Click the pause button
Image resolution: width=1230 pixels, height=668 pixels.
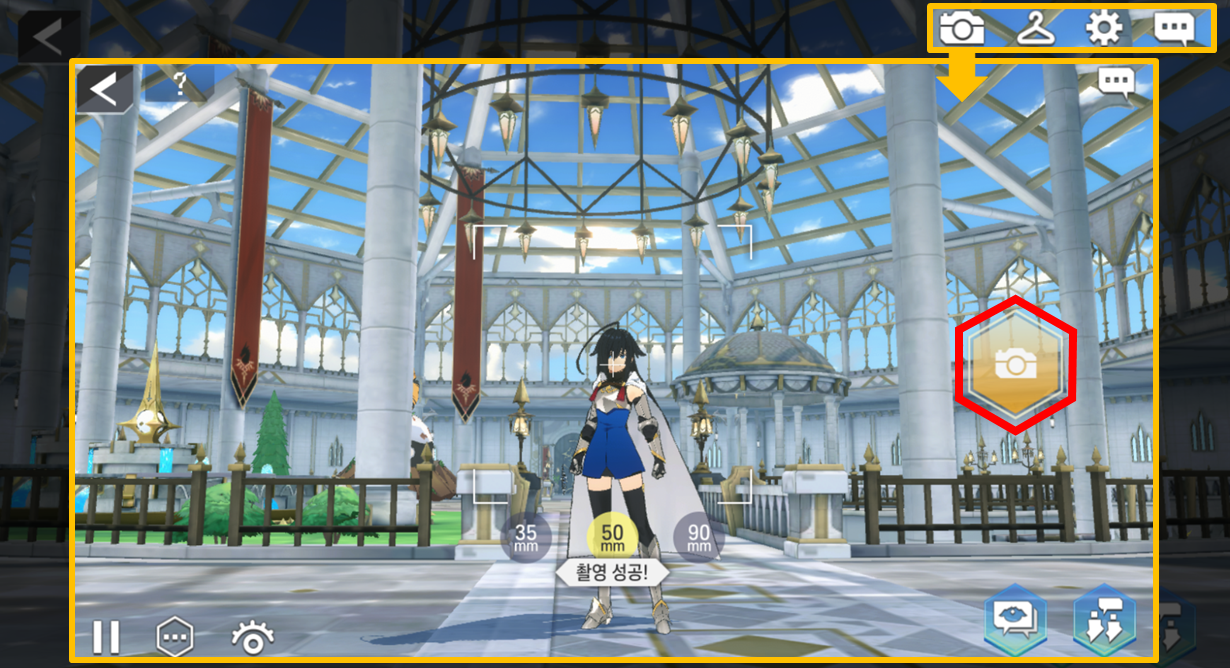tap(106, 637)
